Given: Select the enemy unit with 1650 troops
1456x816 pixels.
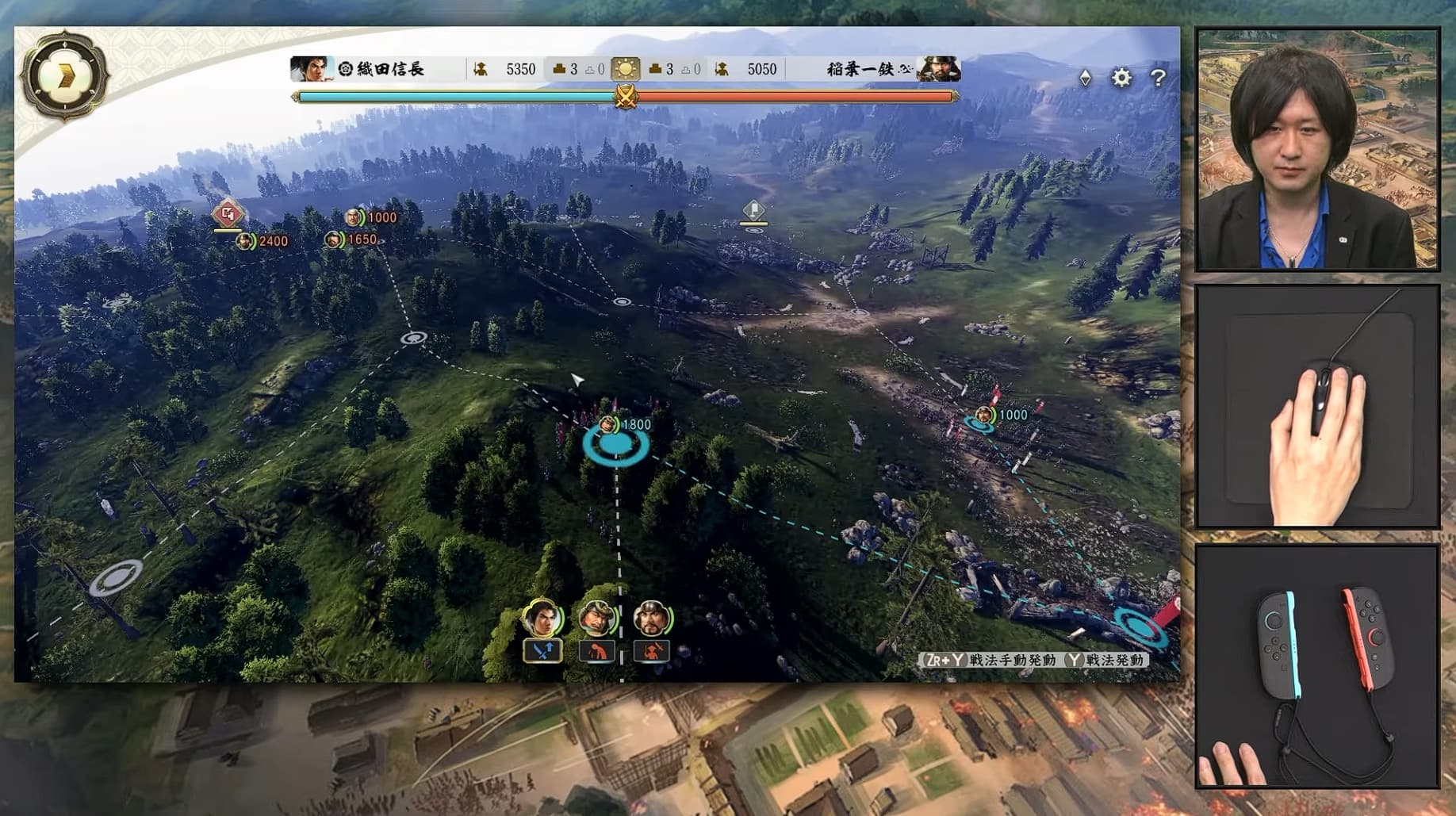Looking at the screenshot, I should [335, 239].
